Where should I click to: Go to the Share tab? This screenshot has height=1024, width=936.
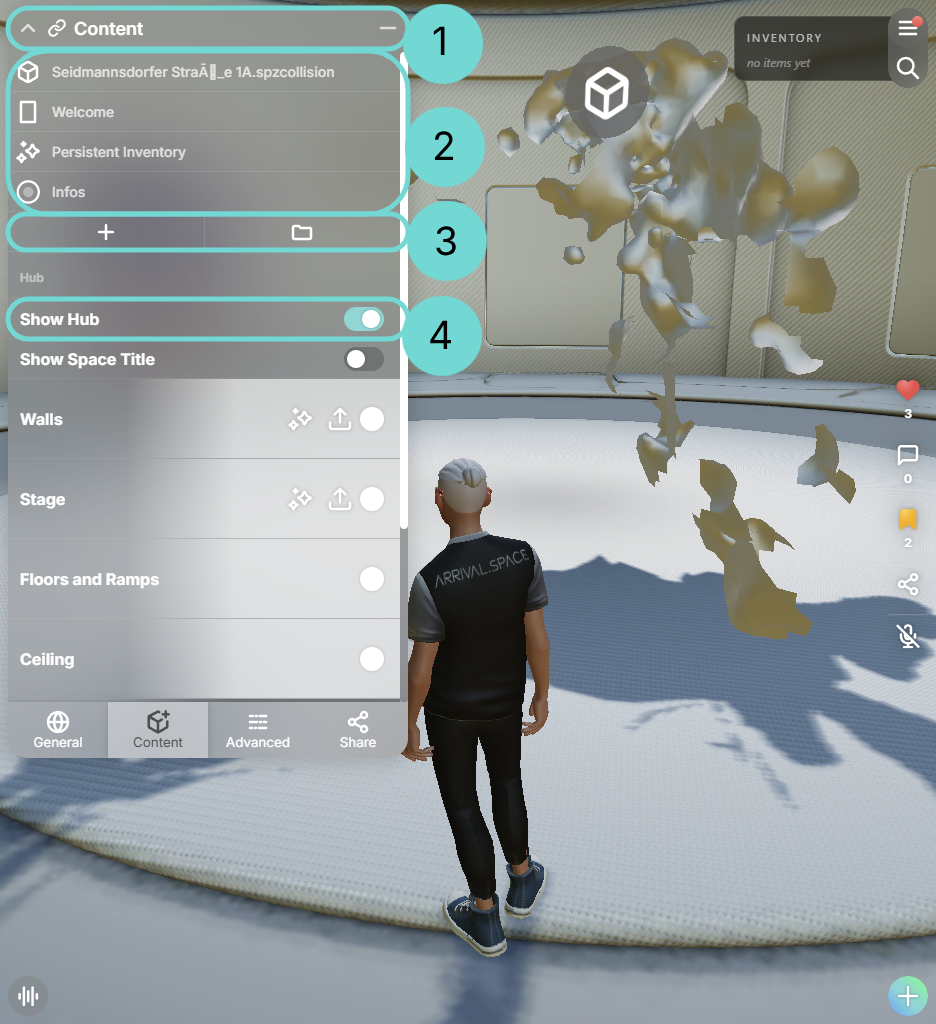[358, 730]
